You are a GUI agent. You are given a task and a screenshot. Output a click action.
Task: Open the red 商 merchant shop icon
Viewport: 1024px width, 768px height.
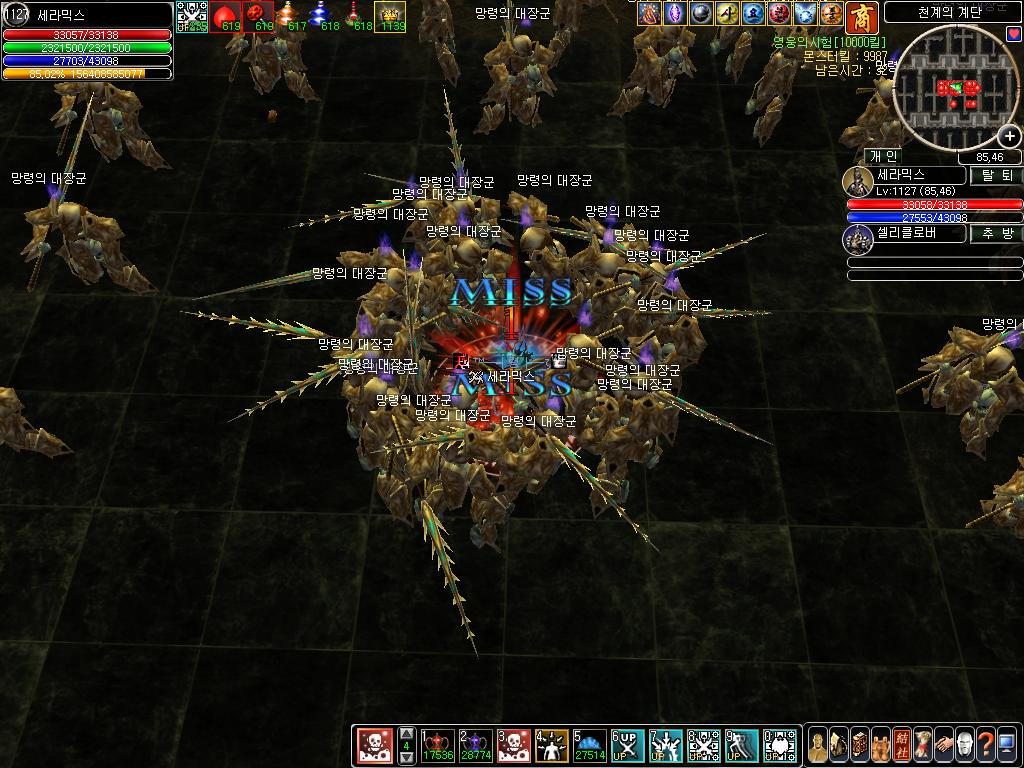click(860, 17)
